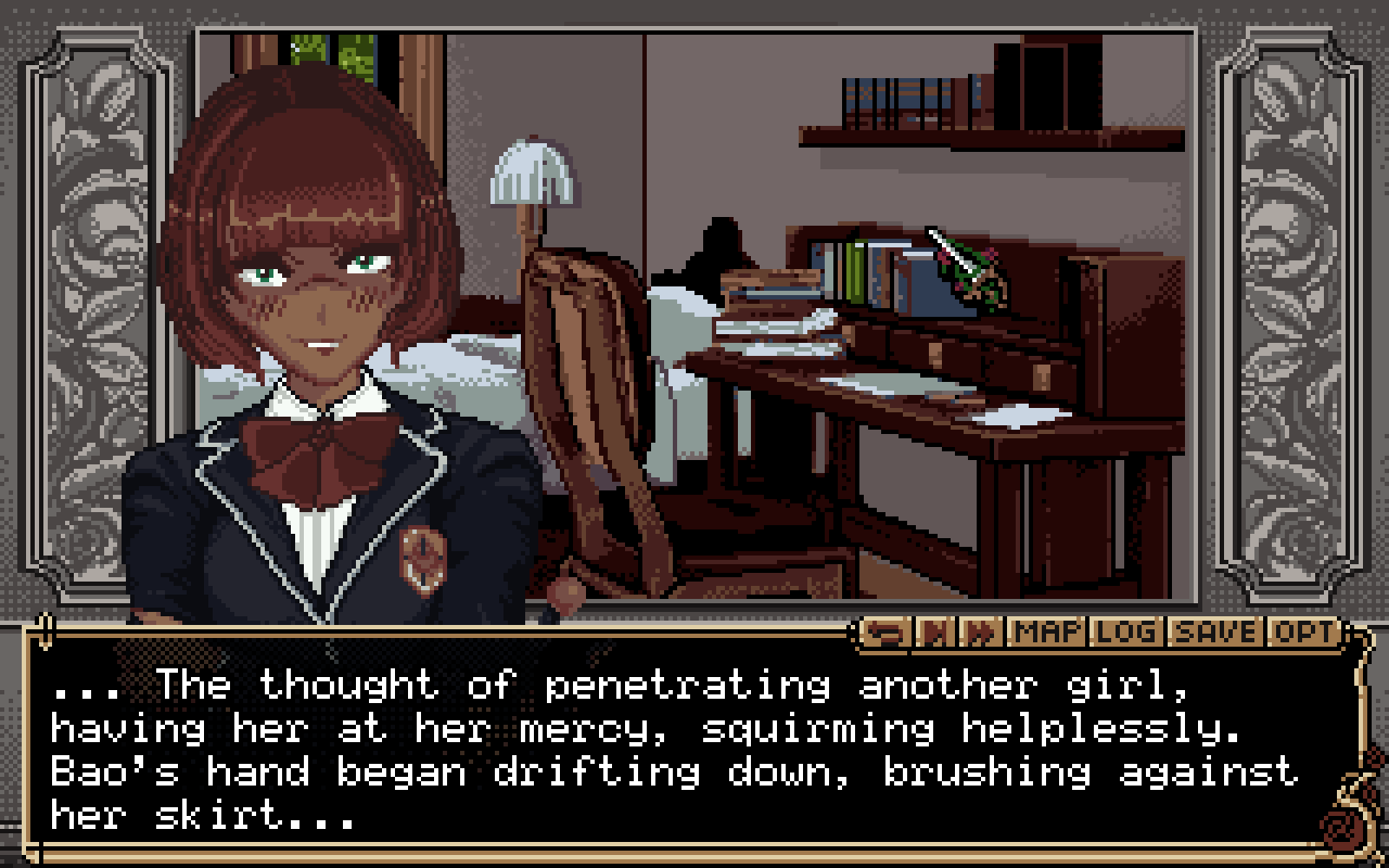Open the dialogue LOG
1389x868 pixels.
click(x=1125, y=633)
